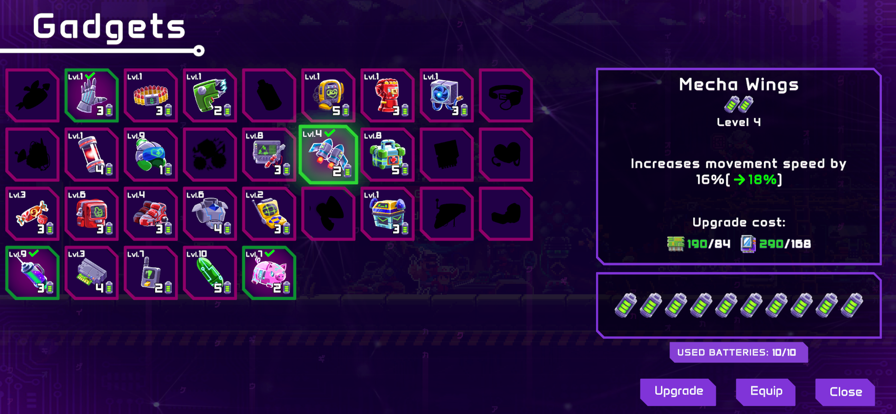Upgrade the Mecha Wings gadget
Image resolution: width=896 pixels, height=414 pixels.
678,391
